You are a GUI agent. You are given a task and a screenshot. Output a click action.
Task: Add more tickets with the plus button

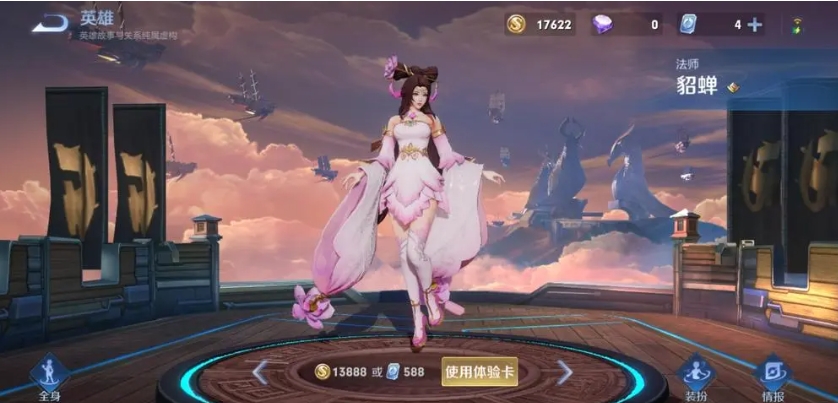[754, 25]
